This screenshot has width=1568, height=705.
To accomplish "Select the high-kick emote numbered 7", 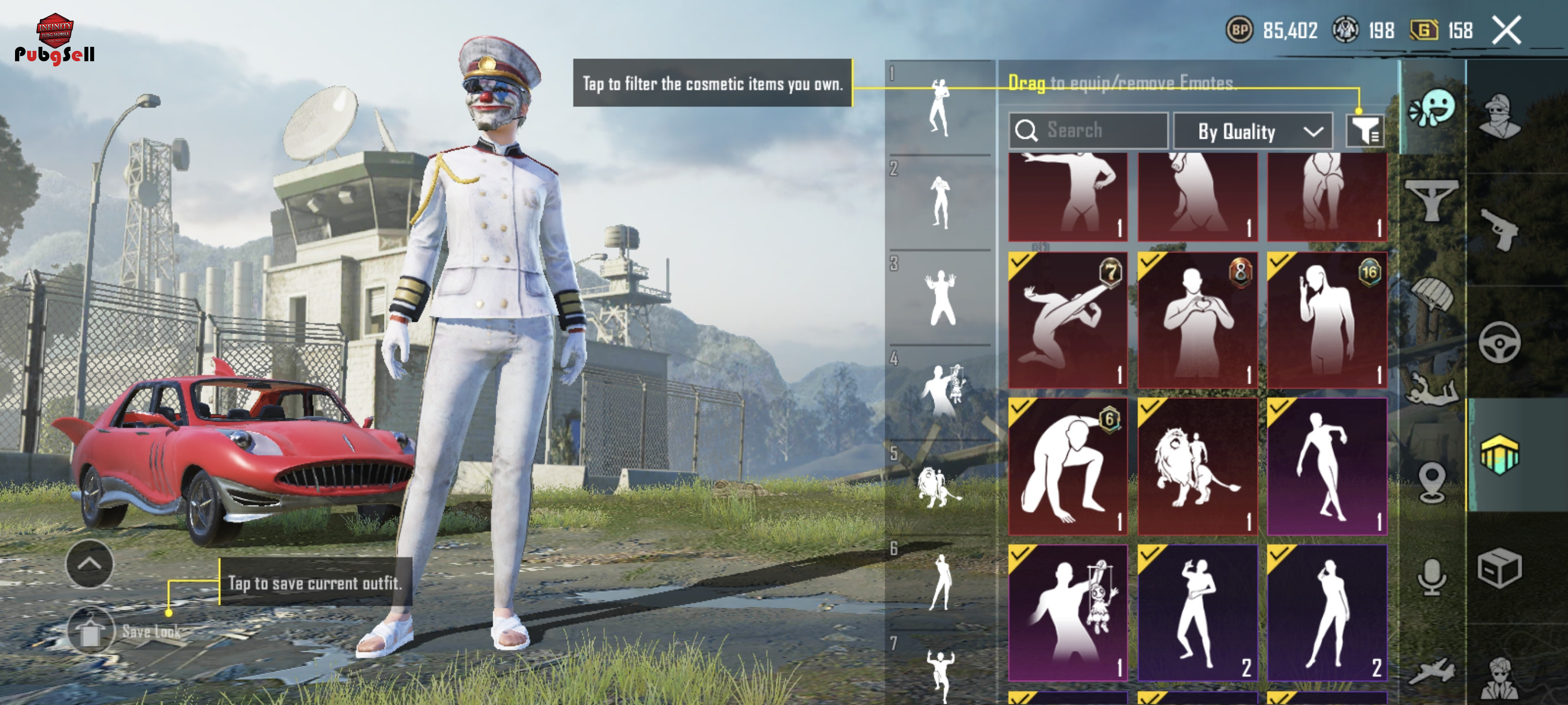I will (1068, 320).
